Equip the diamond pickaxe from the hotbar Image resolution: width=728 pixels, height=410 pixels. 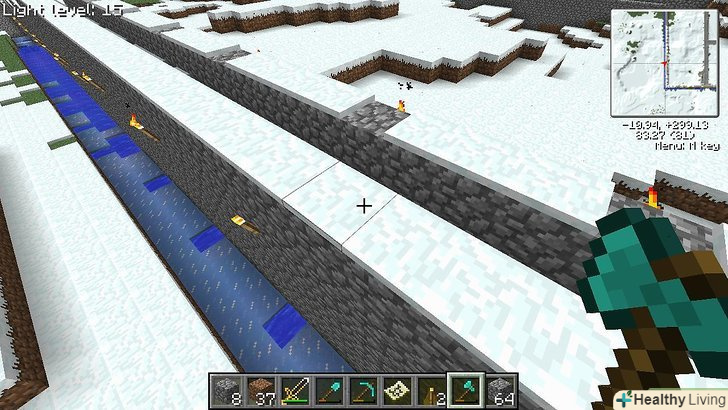click(x=364, y=390)
